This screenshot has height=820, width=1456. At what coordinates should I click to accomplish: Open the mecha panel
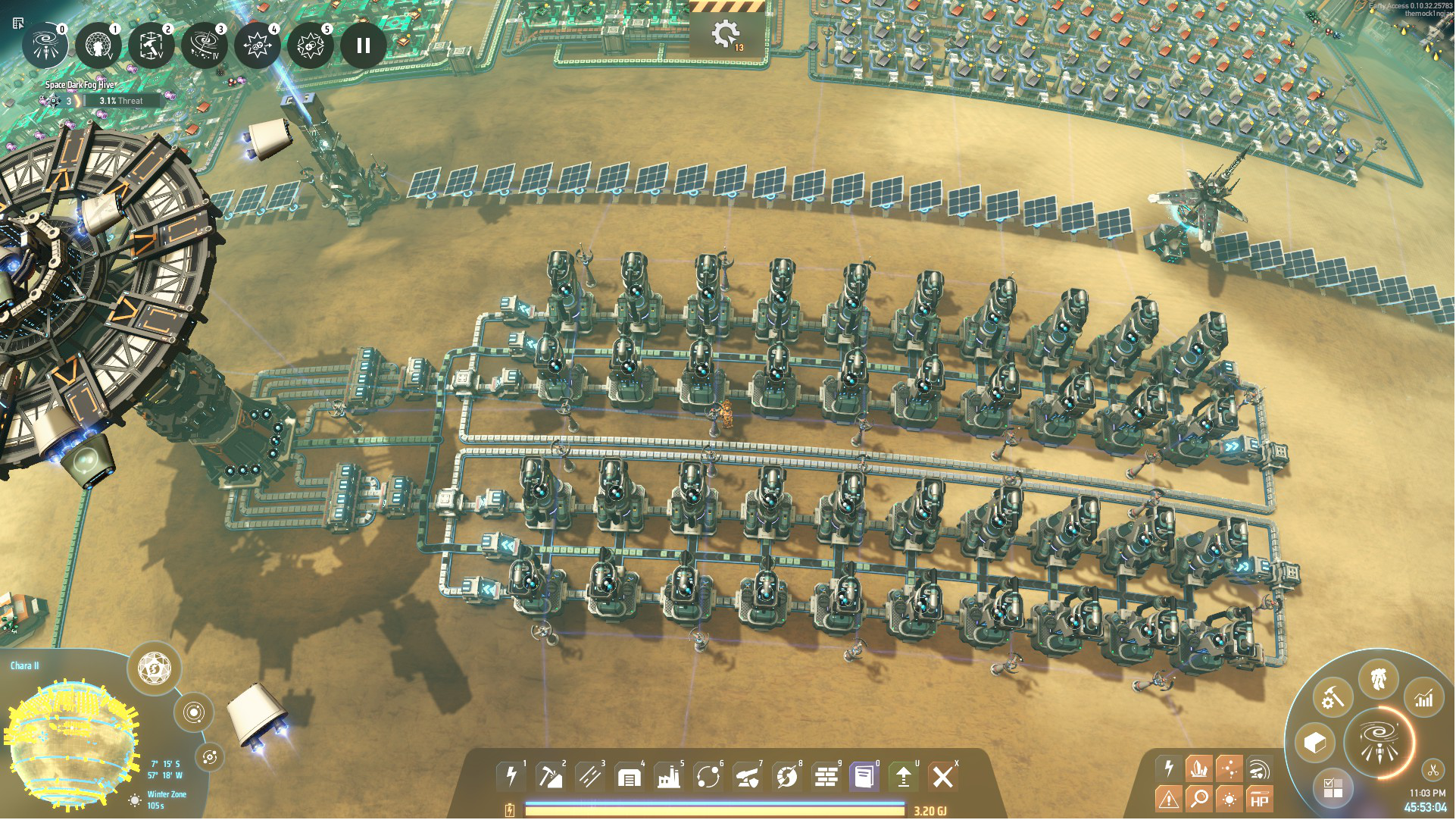click(1379, 678)
